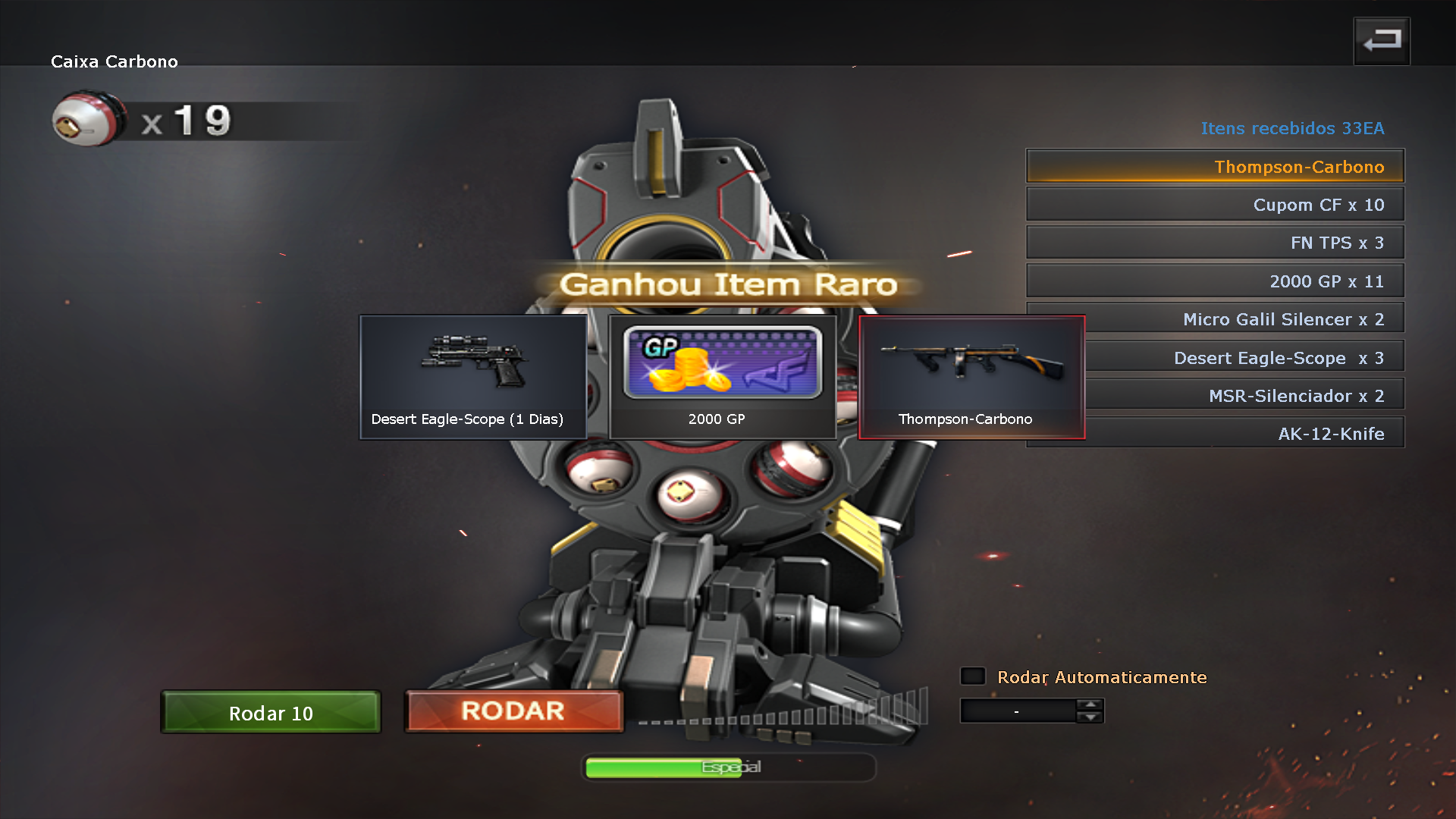The height and width of the screenshot is (819, 1456).
Task: Select the Thompson-Carbono reward card
Action: [x=971, y=377]
